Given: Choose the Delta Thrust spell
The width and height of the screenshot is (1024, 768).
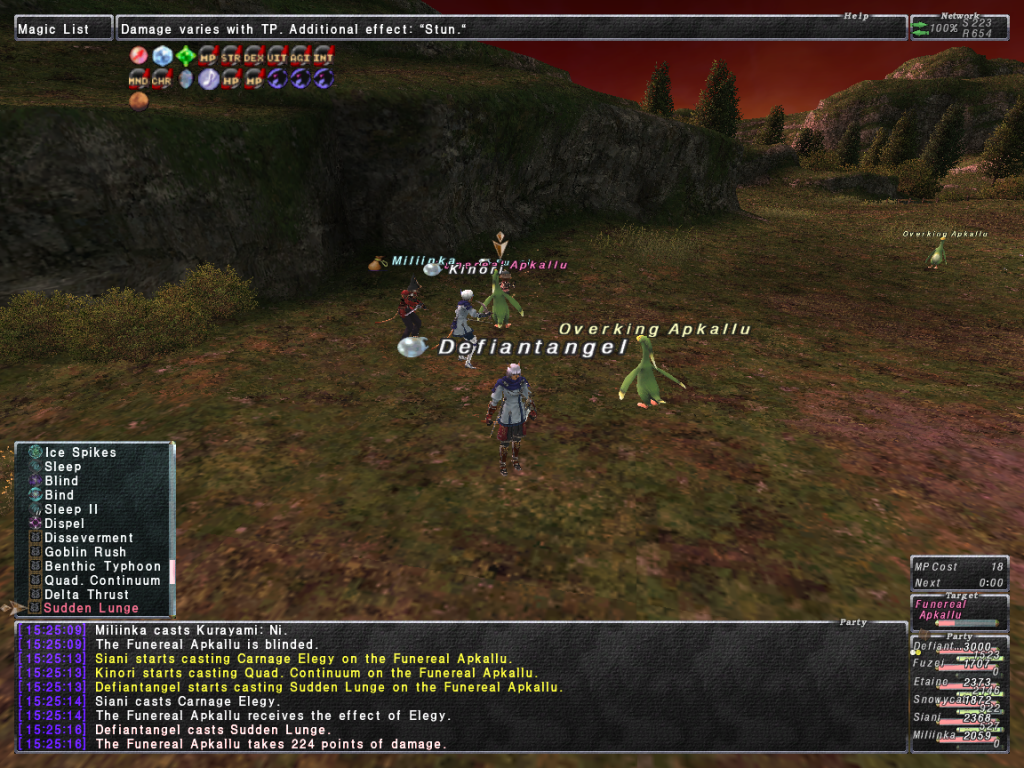Looking at the screenshot, I should pyautogui.click(x=86, y=594).
